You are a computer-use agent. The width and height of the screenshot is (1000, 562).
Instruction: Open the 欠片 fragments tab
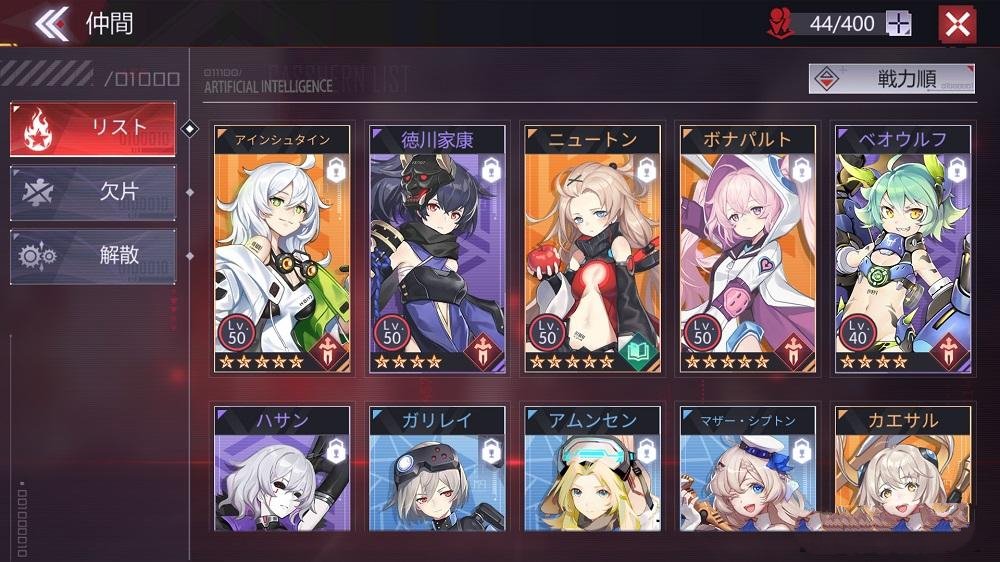[93, 193]
